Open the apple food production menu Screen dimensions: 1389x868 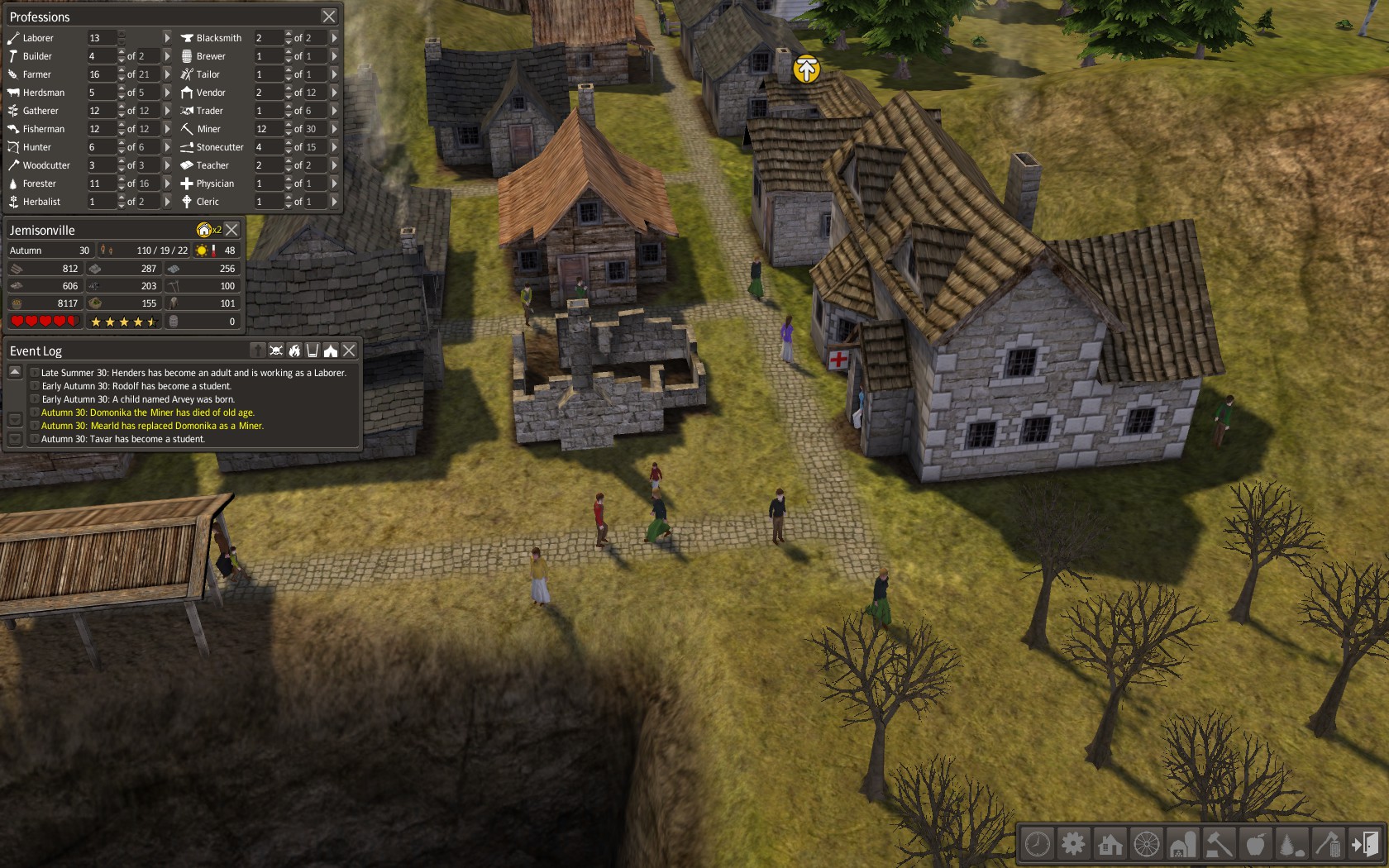[1255, 844]
